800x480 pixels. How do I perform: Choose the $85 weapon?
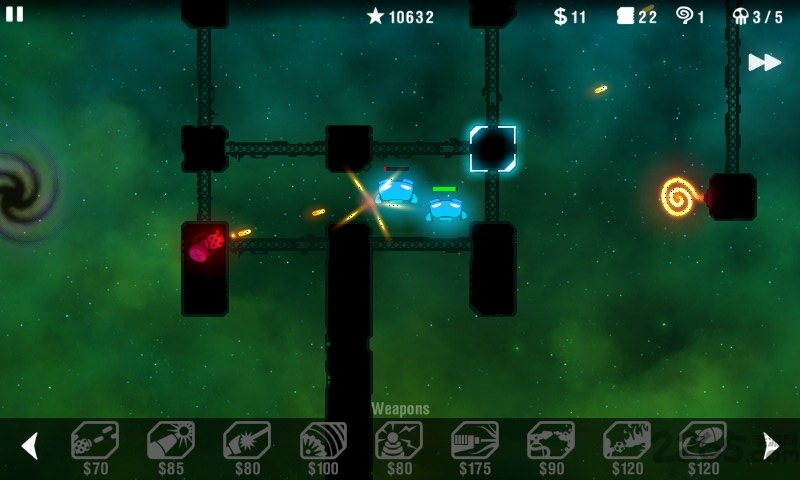(x=171, y=441)
